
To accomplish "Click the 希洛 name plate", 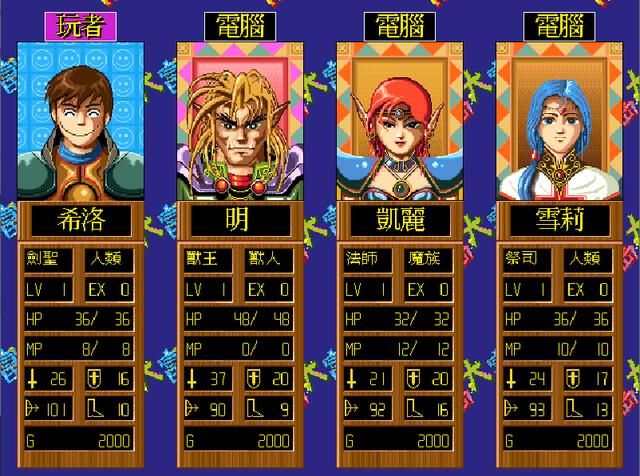I will pyautogui.click(x=78, y=221).
